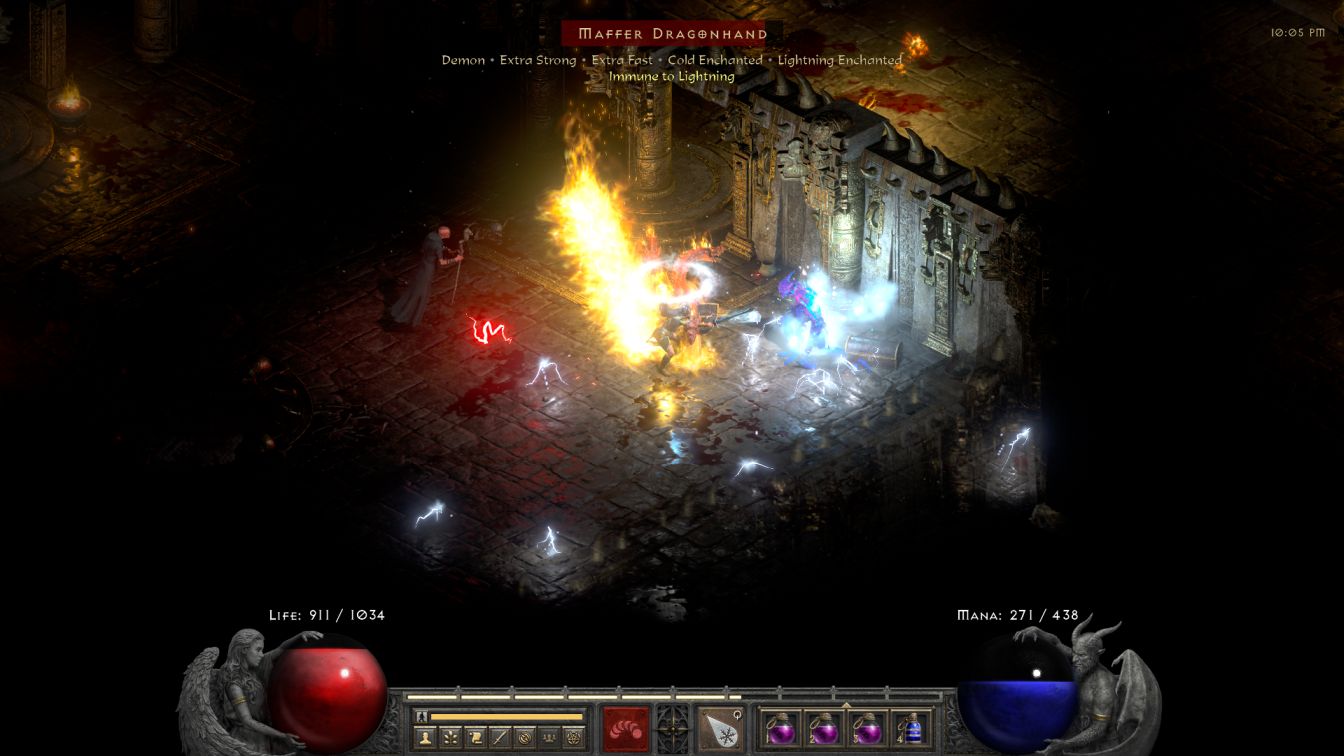Open inventory with the sword button
Viewport: 1344px width, 756px height.
tap(499, 738)
